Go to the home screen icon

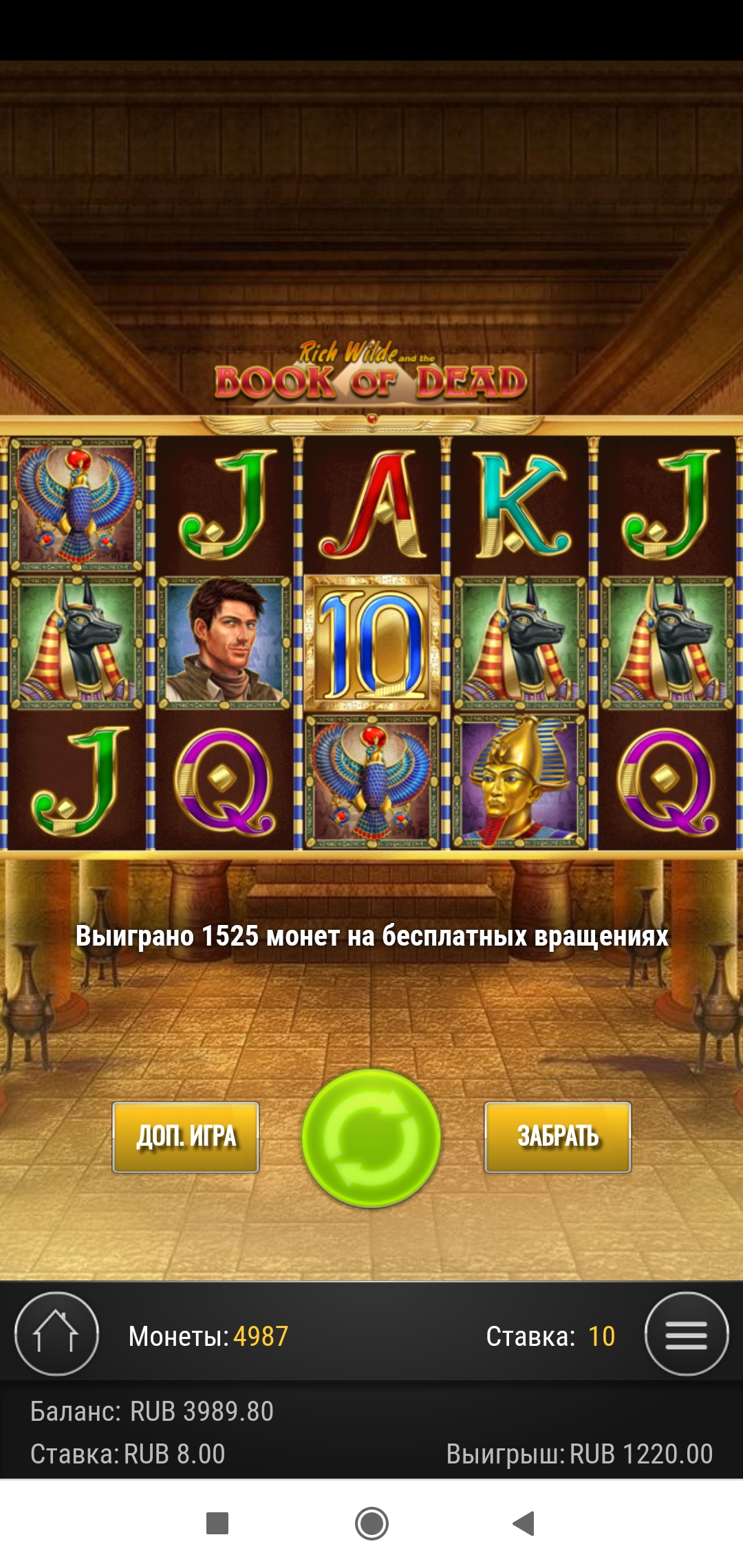click(56, 1333)
